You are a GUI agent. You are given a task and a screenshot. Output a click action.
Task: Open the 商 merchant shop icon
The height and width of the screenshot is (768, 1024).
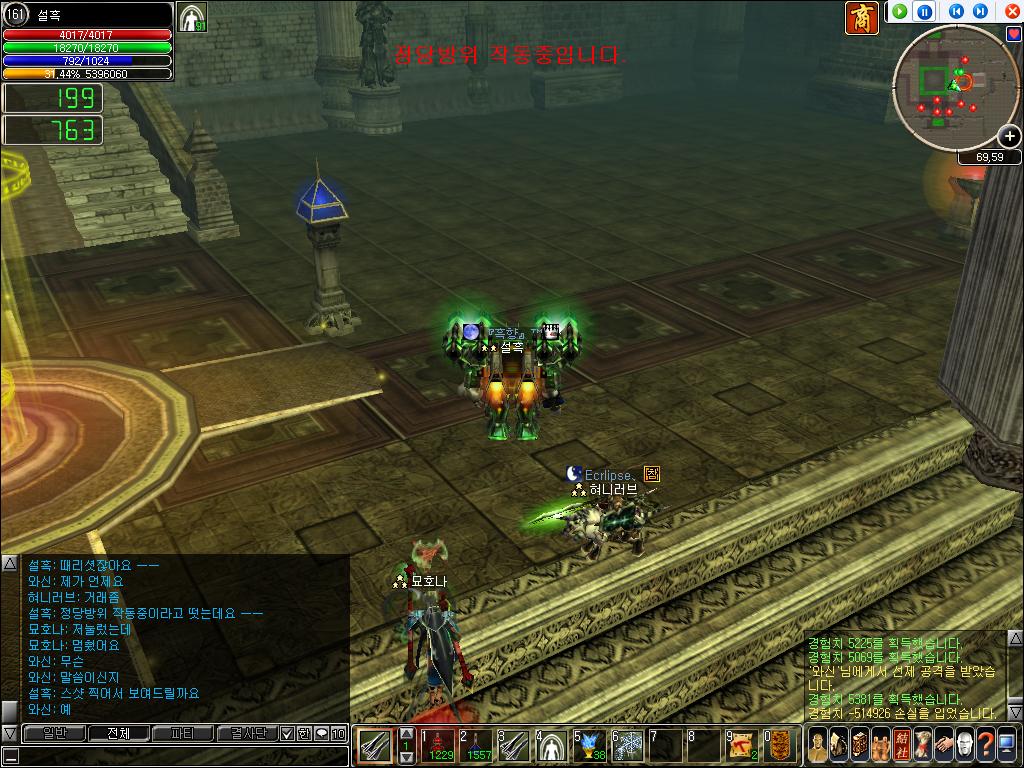(862, 18)
